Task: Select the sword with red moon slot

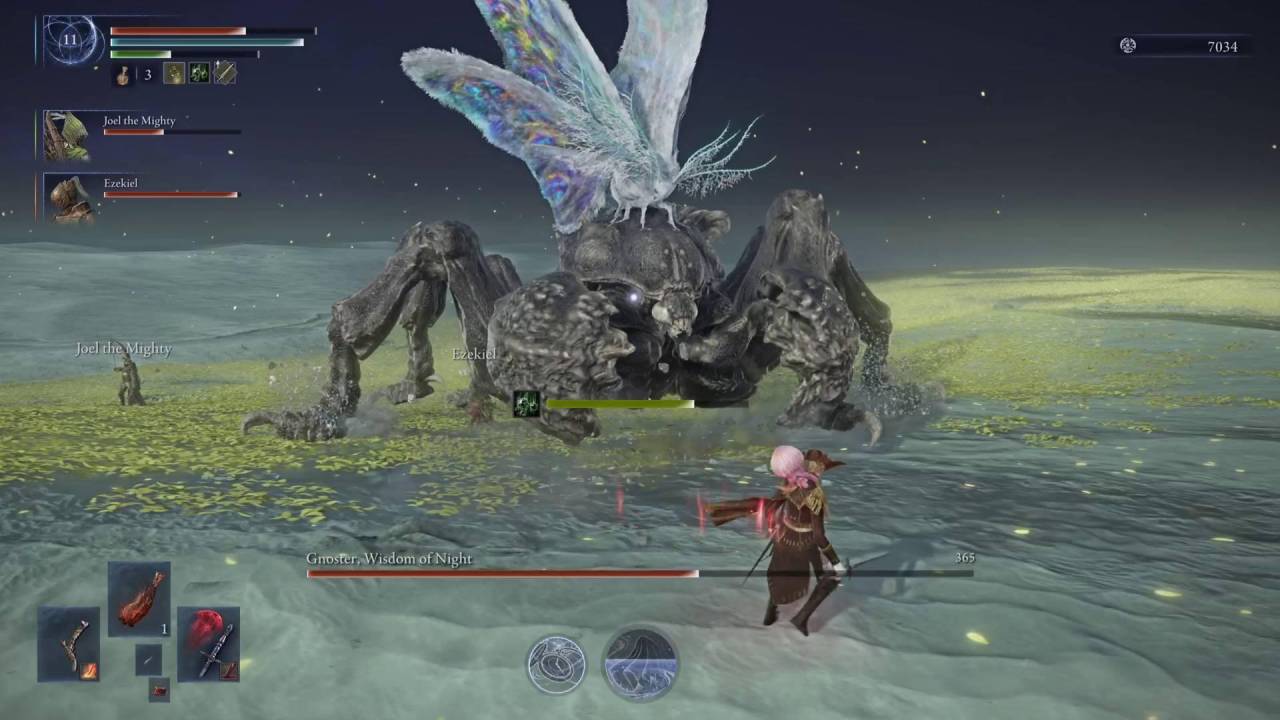Action: (208, 644)
